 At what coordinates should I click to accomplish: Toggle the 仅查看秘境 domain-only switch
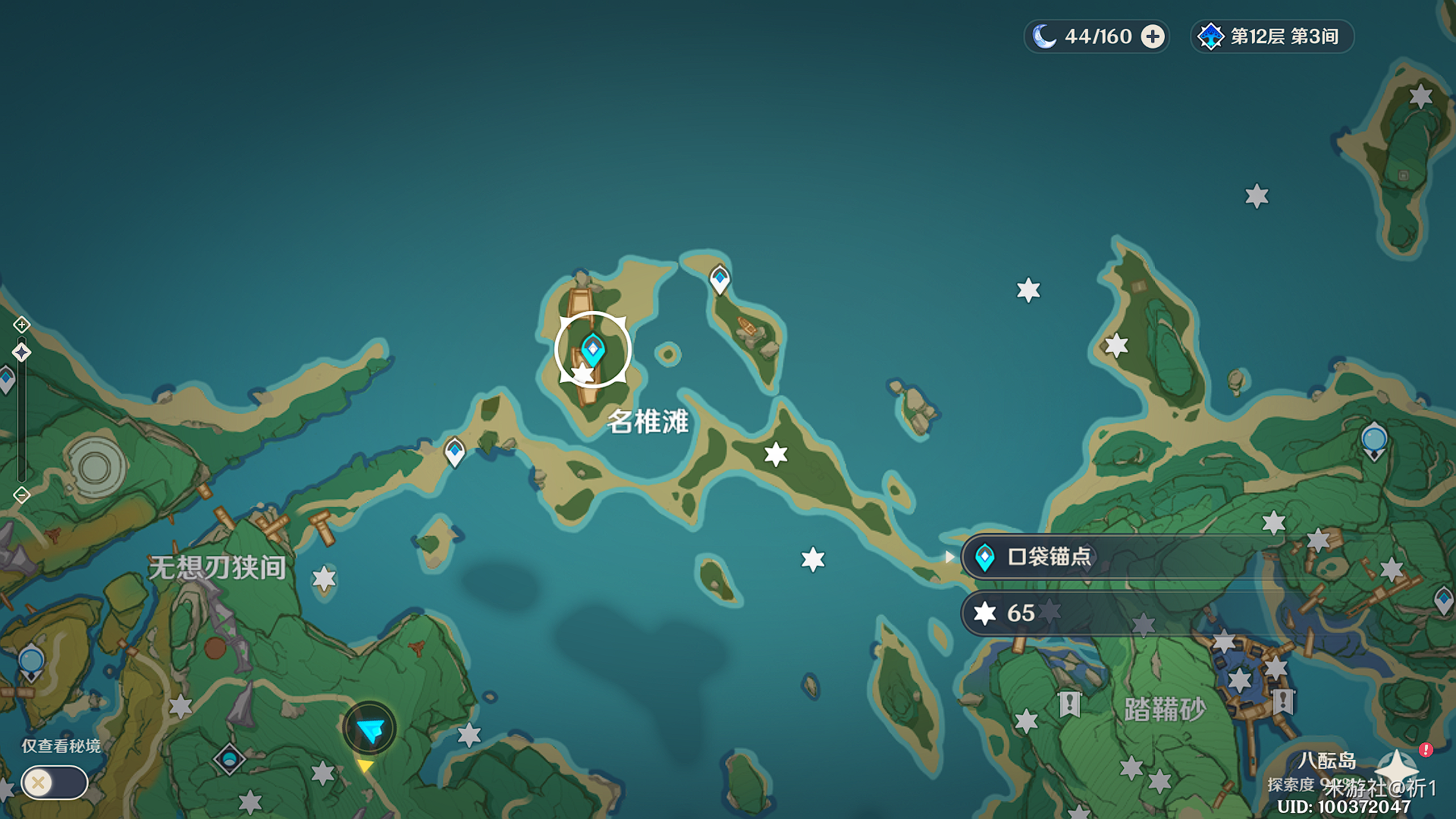(55, 783)
